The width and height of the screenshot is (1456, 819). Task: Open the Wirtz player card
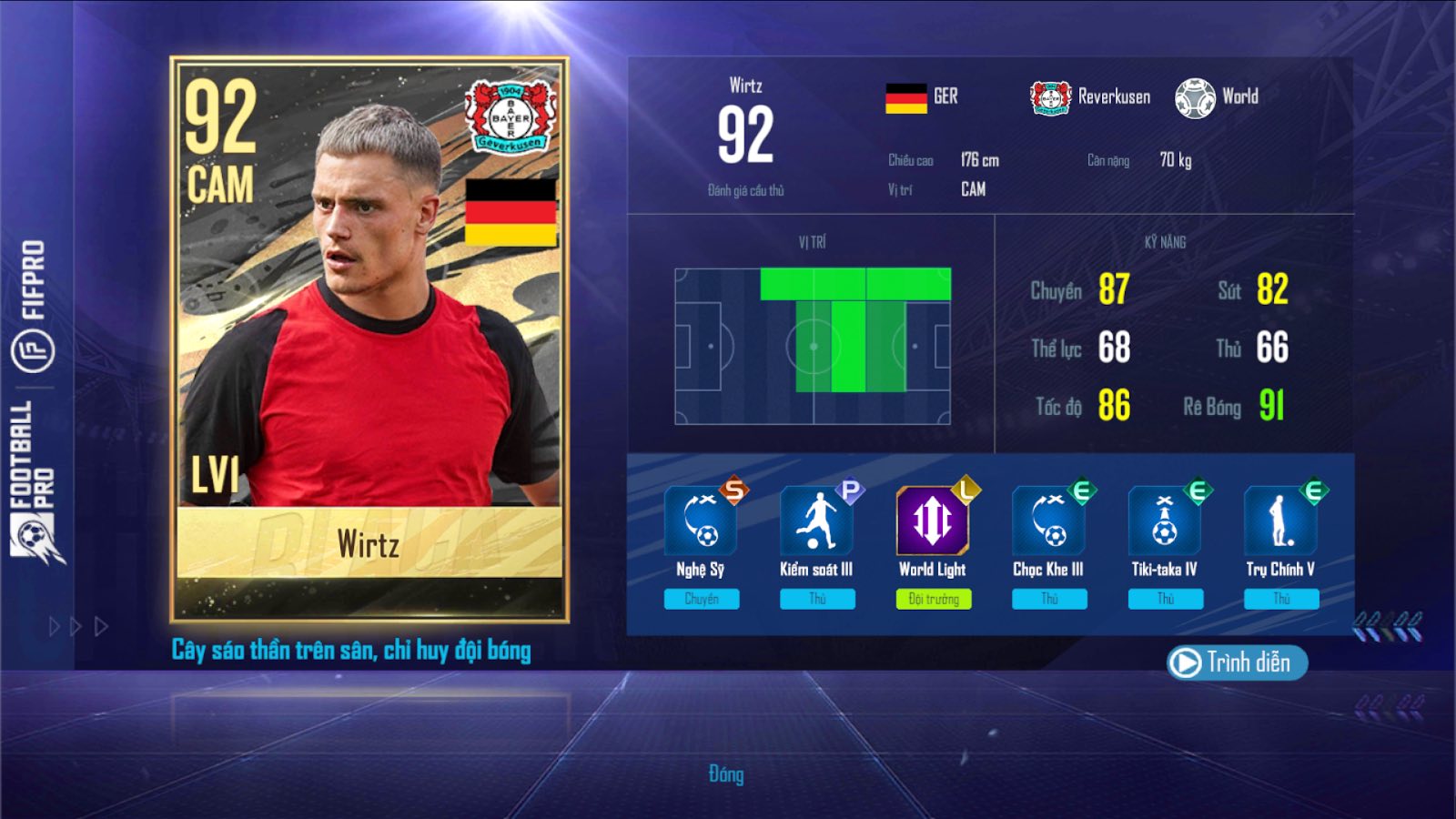click(x=369, y=339)
